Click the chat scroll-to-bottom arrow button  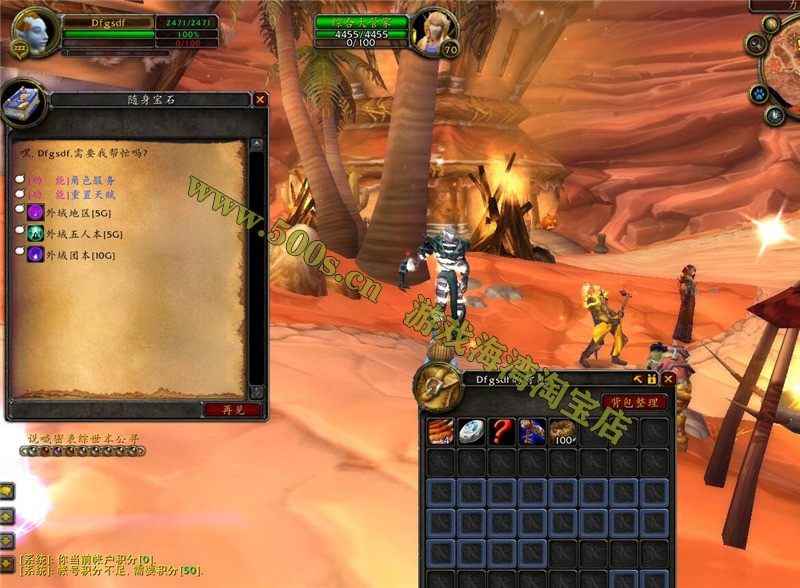6,563
